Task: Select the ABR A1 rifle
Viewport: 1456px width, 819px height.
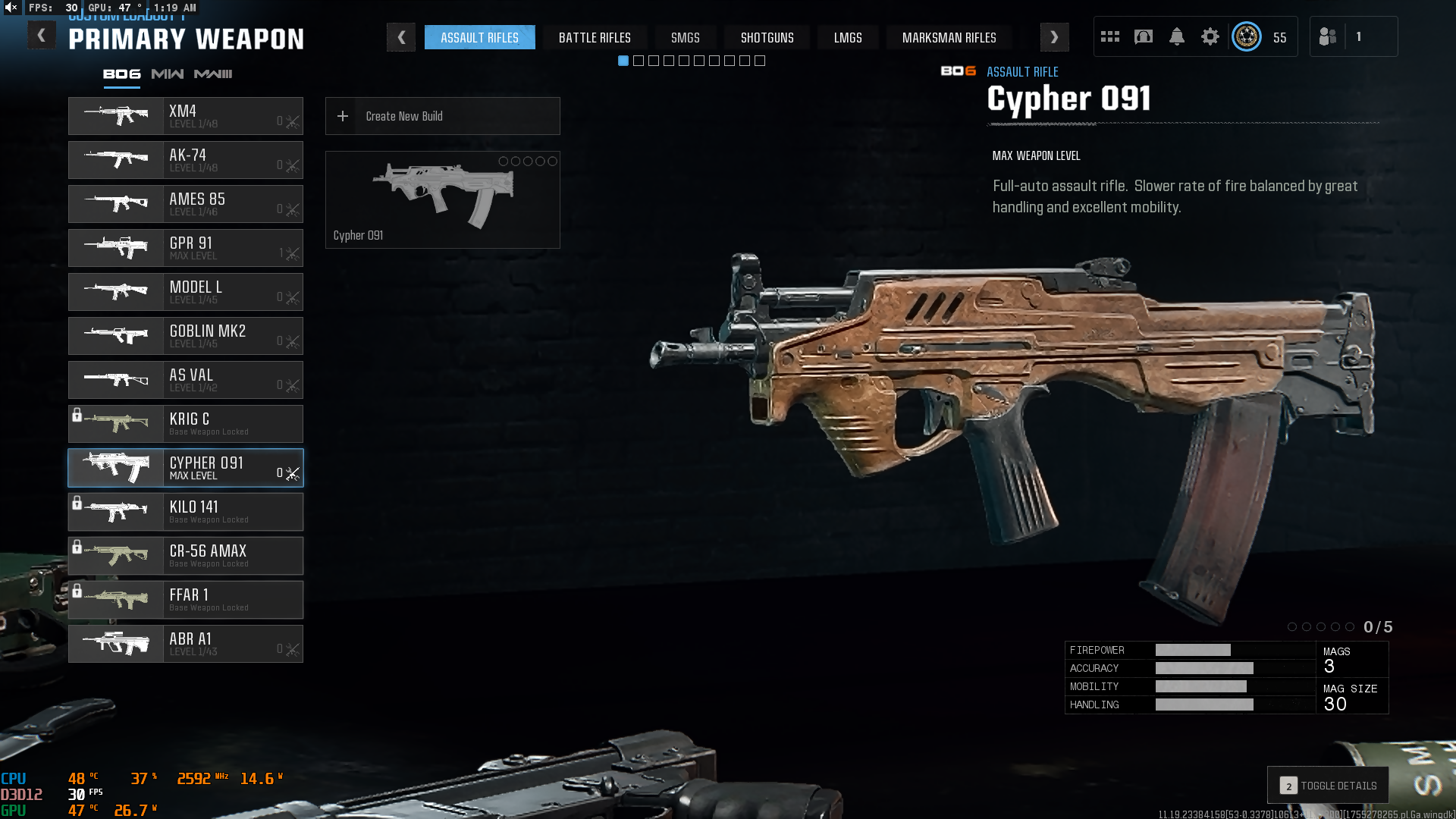Action: [186, 644]
